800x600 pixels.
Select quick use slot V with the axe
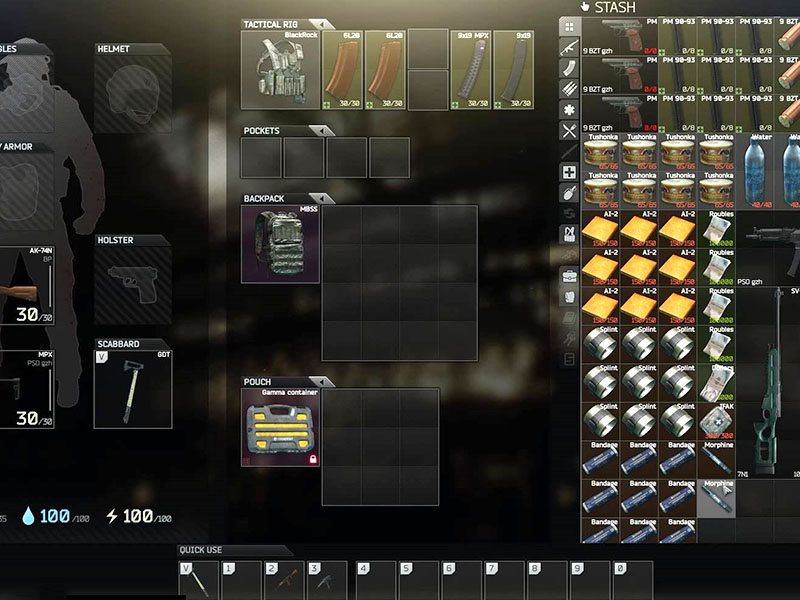pos(197,580)
